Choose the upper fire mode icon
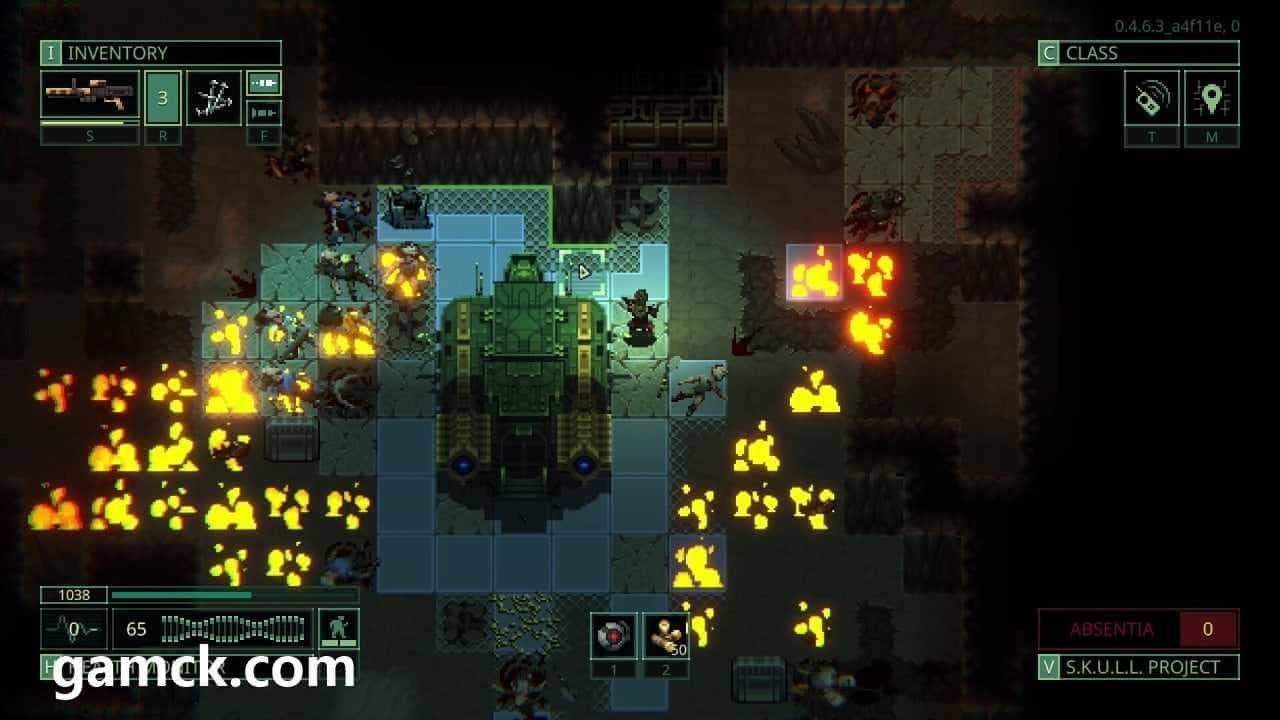The width and height of the screenshot is (1280, 720). pyautogui.click(x=264, y=83)
